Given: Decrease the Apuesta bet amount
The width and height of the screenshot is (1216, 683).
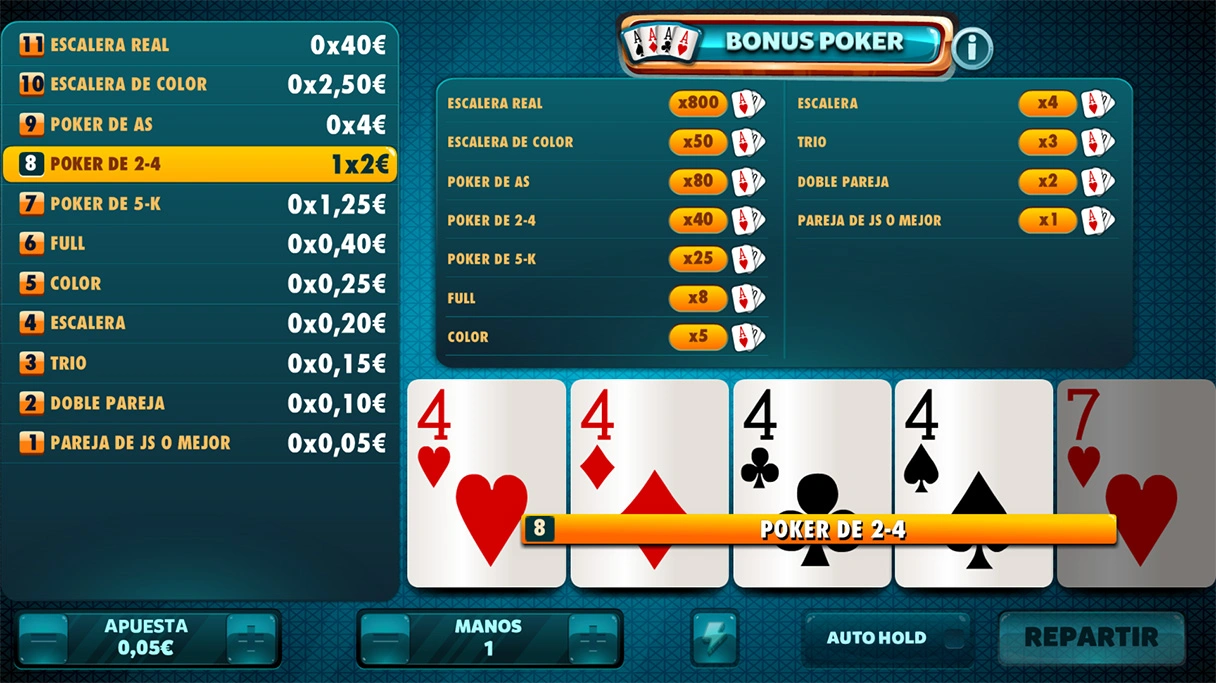Looking at the screenshot, I should click(43, 638).
